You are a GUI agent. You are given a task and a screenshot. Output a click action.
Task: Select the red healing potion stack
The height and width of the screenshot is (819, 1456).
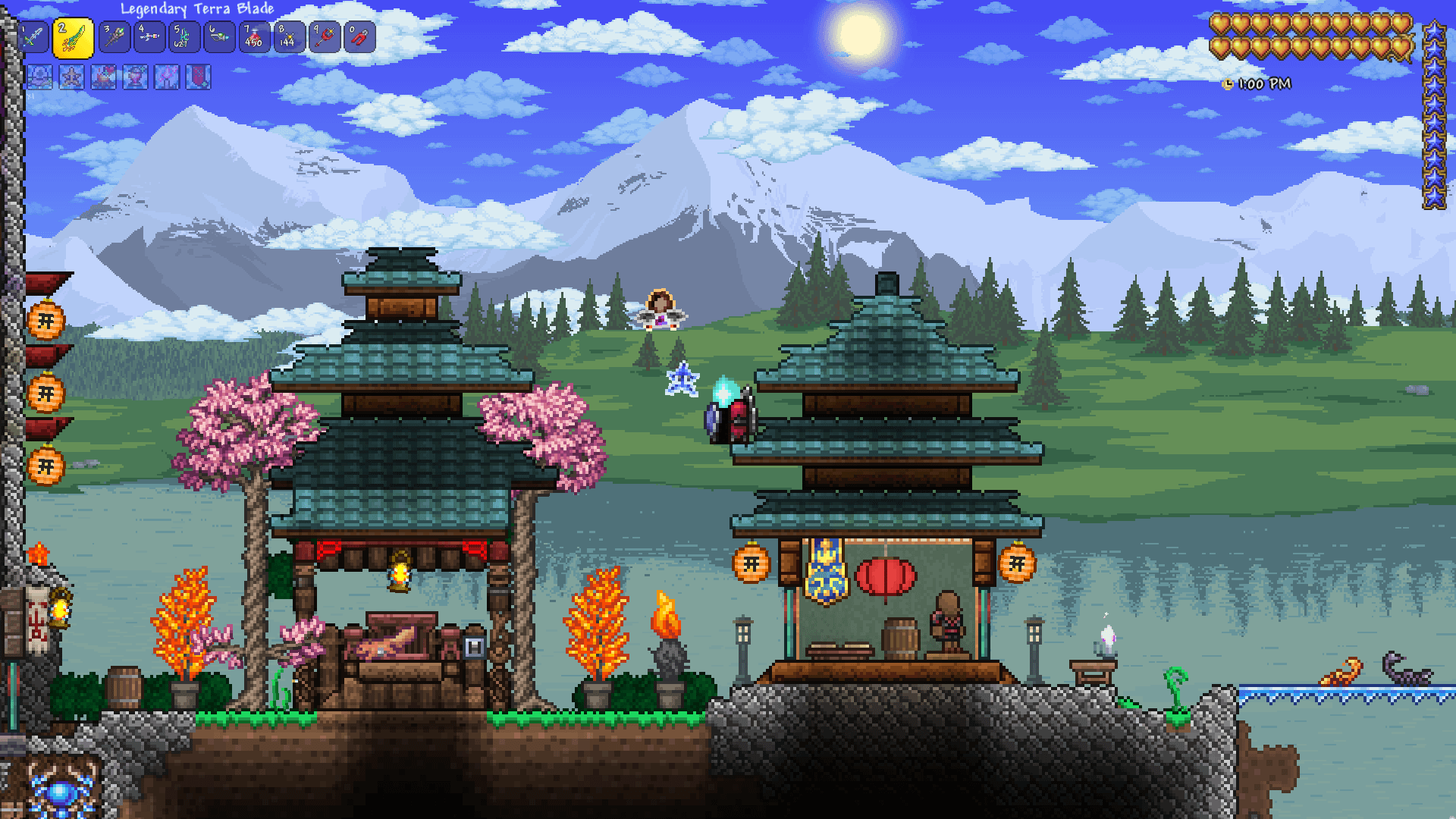pyautogui.click(x=255, y=37)
